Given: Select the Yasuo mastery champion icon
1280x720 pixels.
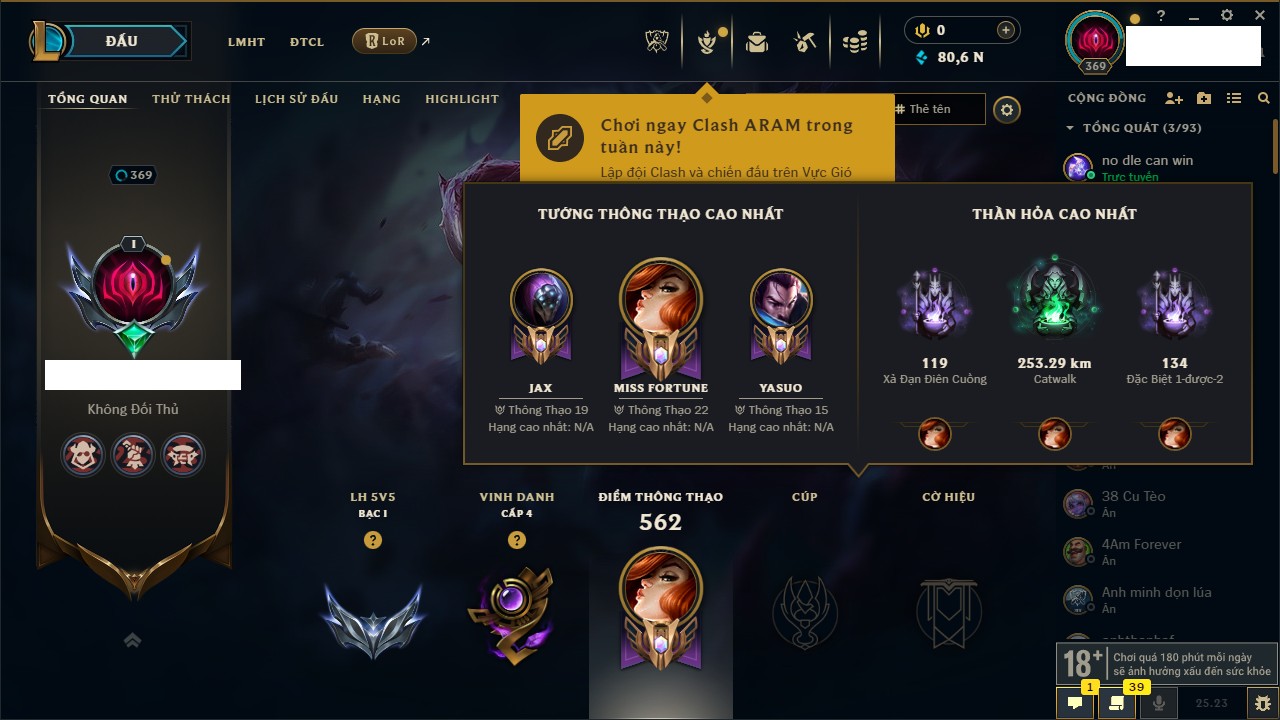Looking at the screenshot, I should pyautogui.click(x=781, y=302).
